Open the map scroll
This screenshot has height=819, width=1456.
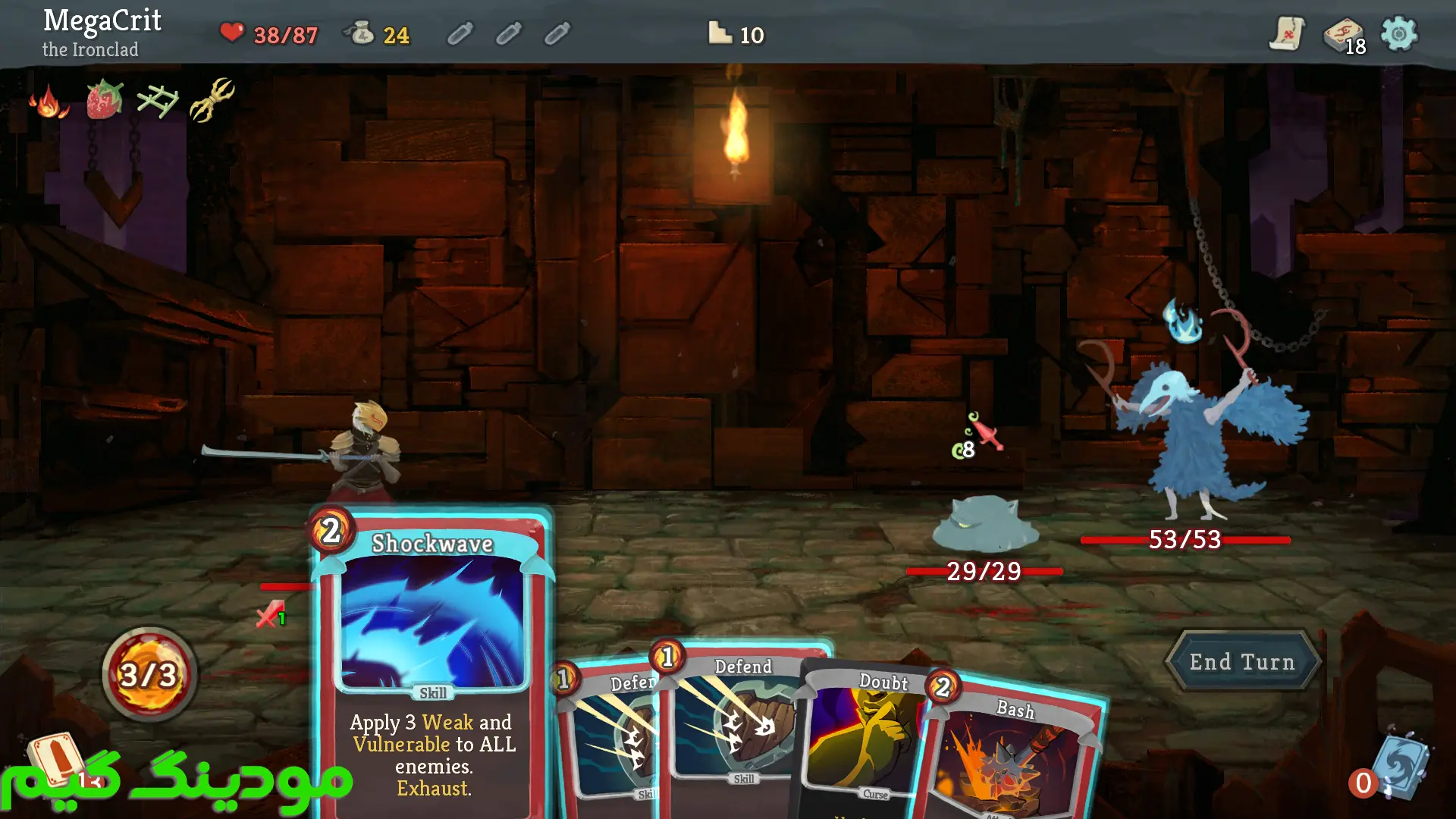coord(1287,34)
